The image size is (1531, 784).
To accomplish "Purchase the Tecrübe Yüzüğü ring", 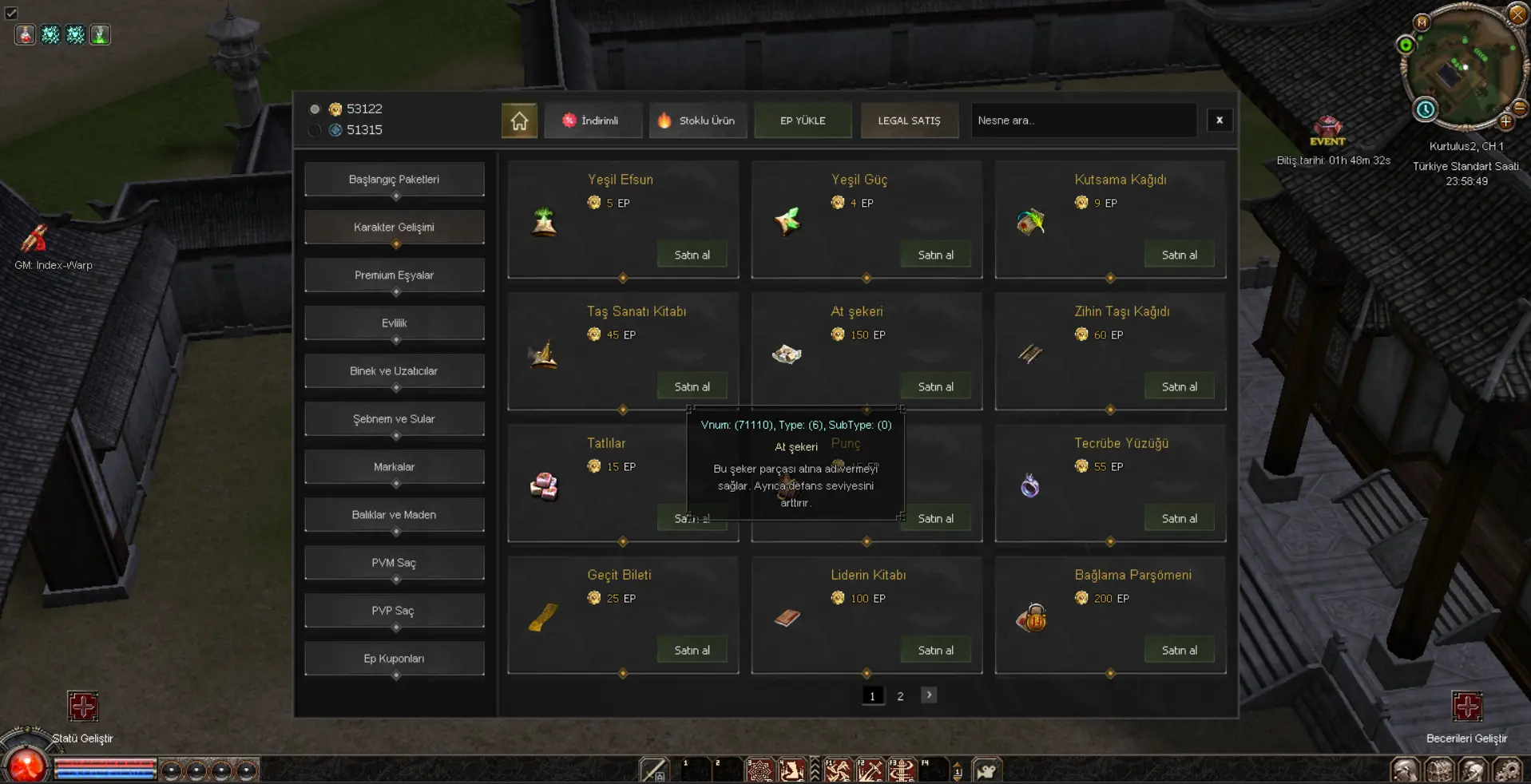I will (x=1179, y=518).
